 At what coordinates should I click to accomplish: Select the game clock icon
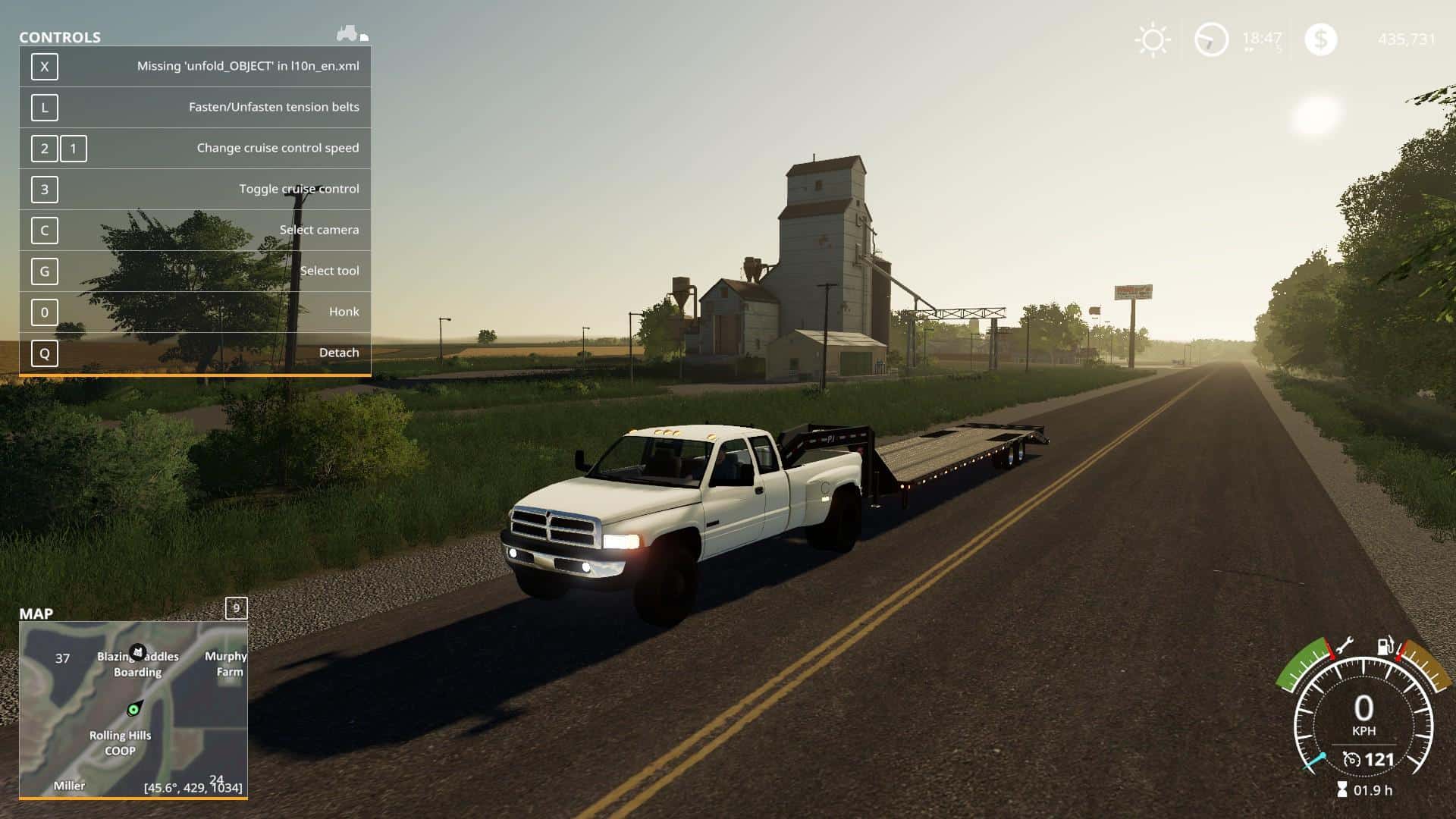pyautogui.click(x=1210, y=39)
